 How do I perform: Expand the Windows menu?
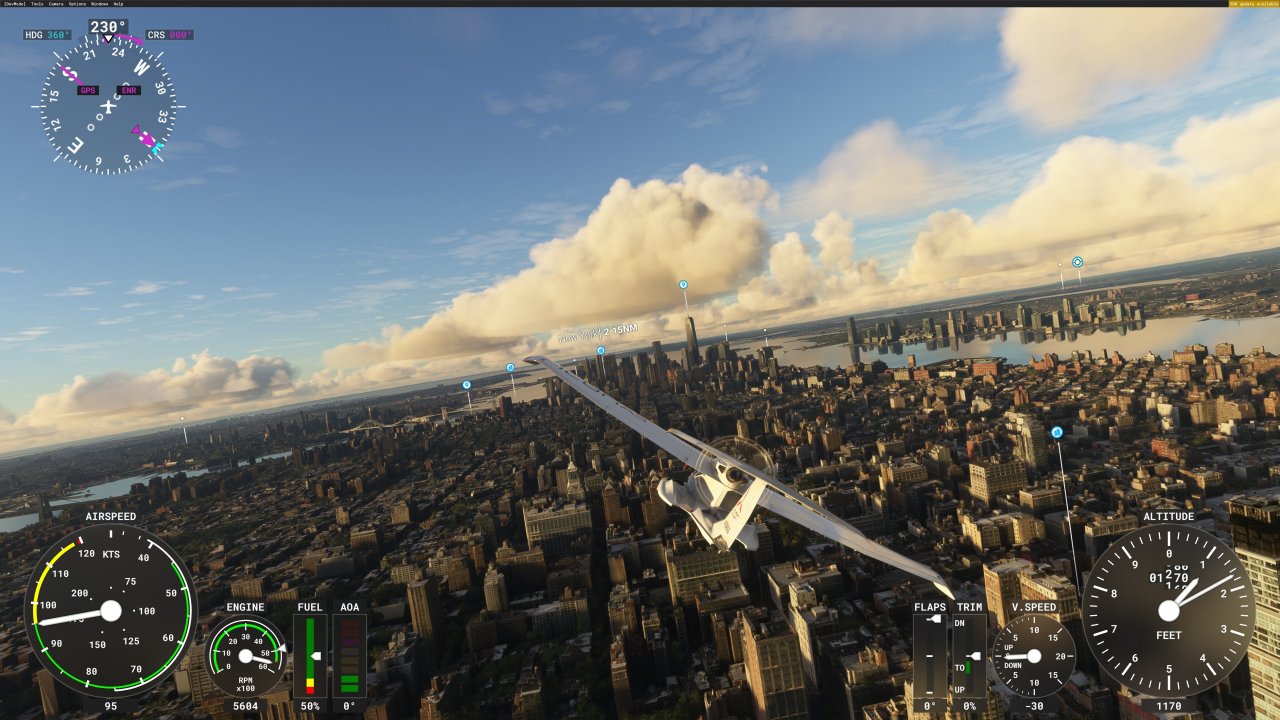pyautogui.click(x=98, y=4)
